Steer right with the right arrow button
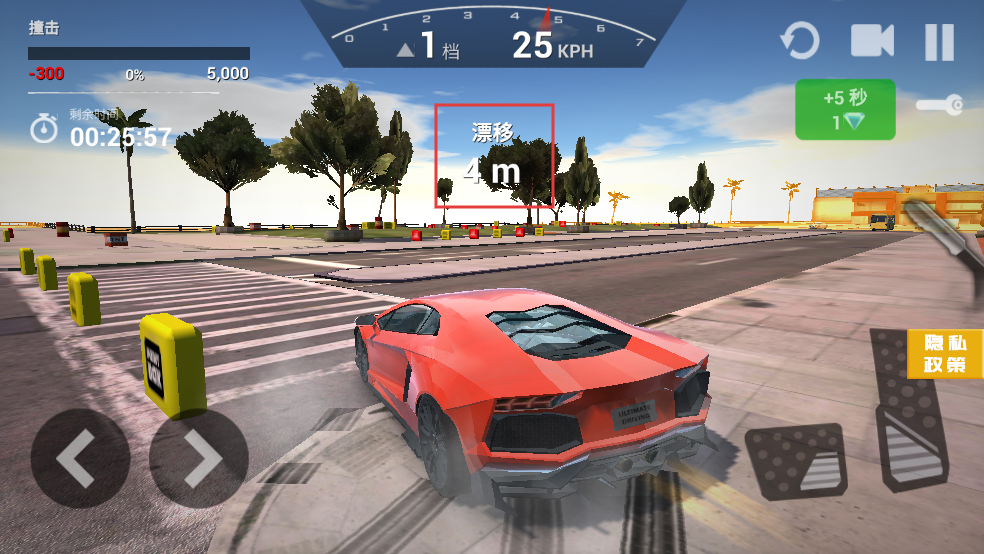Screen dimensions: 984x554 (x=198, y=459)
